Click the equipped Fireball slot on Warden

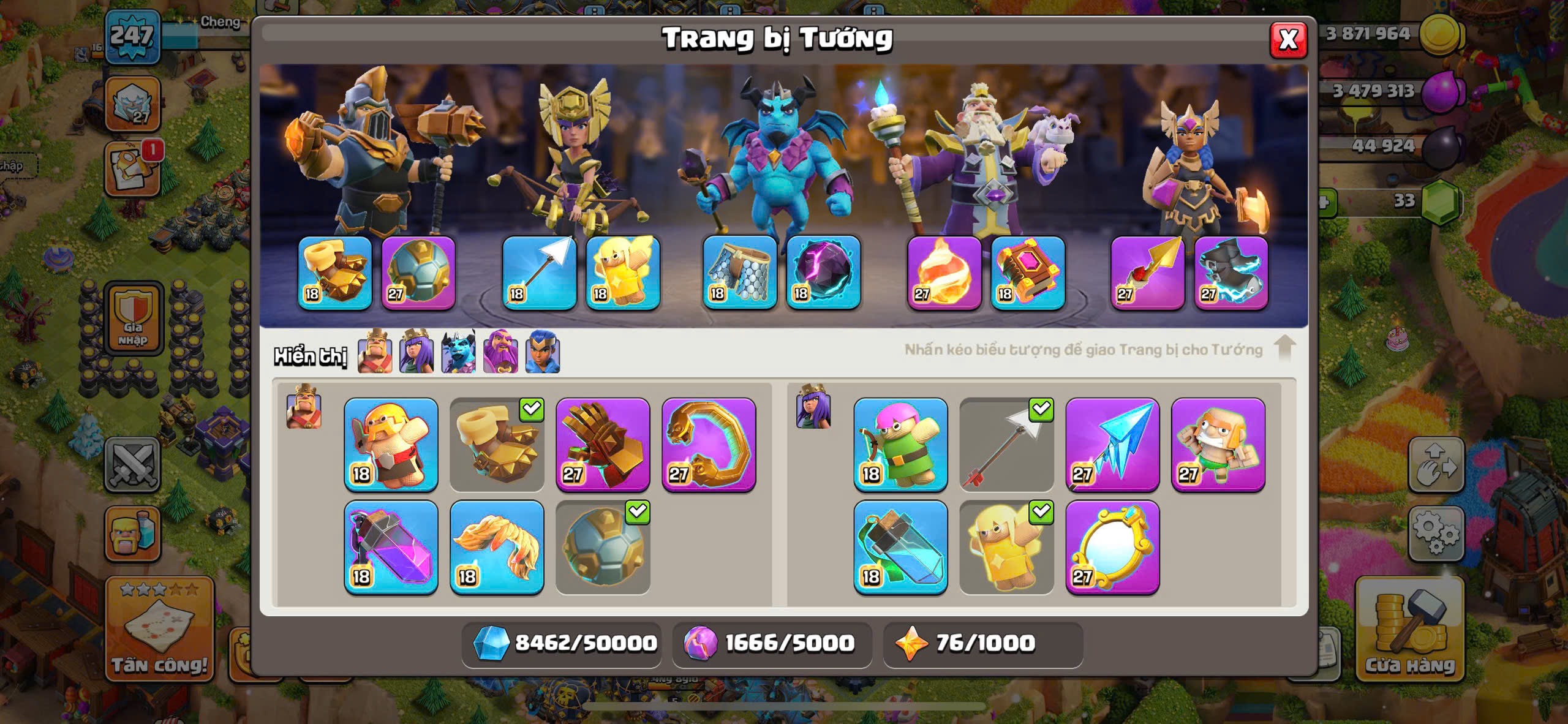pos(944,273)
